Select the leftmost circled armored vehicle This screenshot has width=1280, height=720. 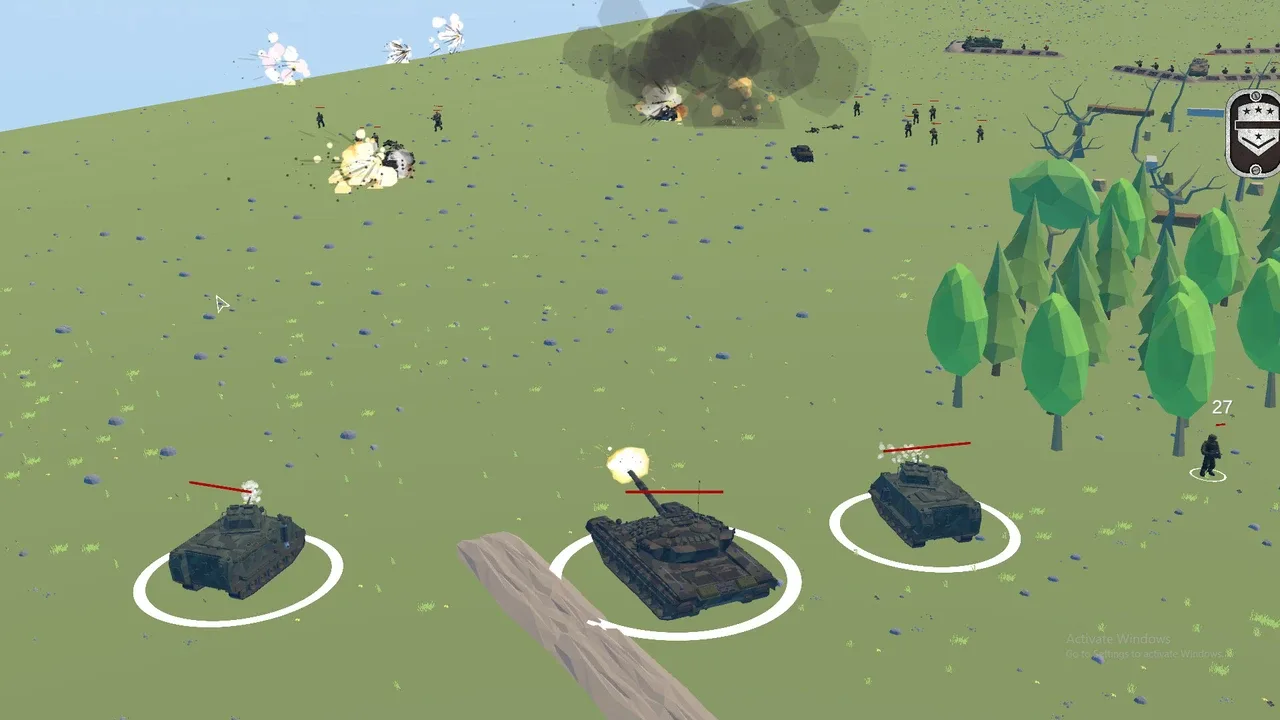[237, 551]
